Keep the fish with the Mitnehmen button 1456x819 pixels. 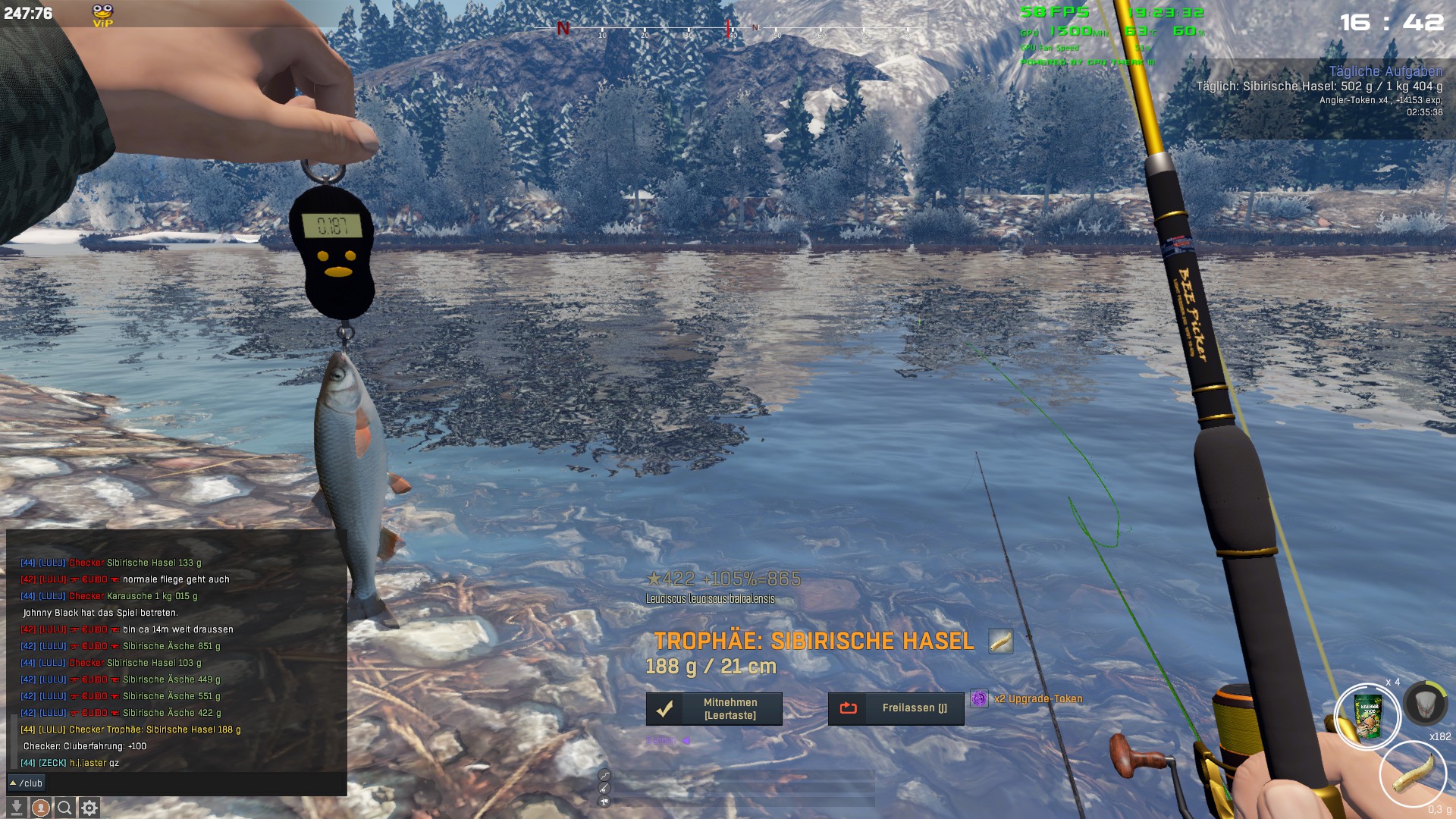714,709
